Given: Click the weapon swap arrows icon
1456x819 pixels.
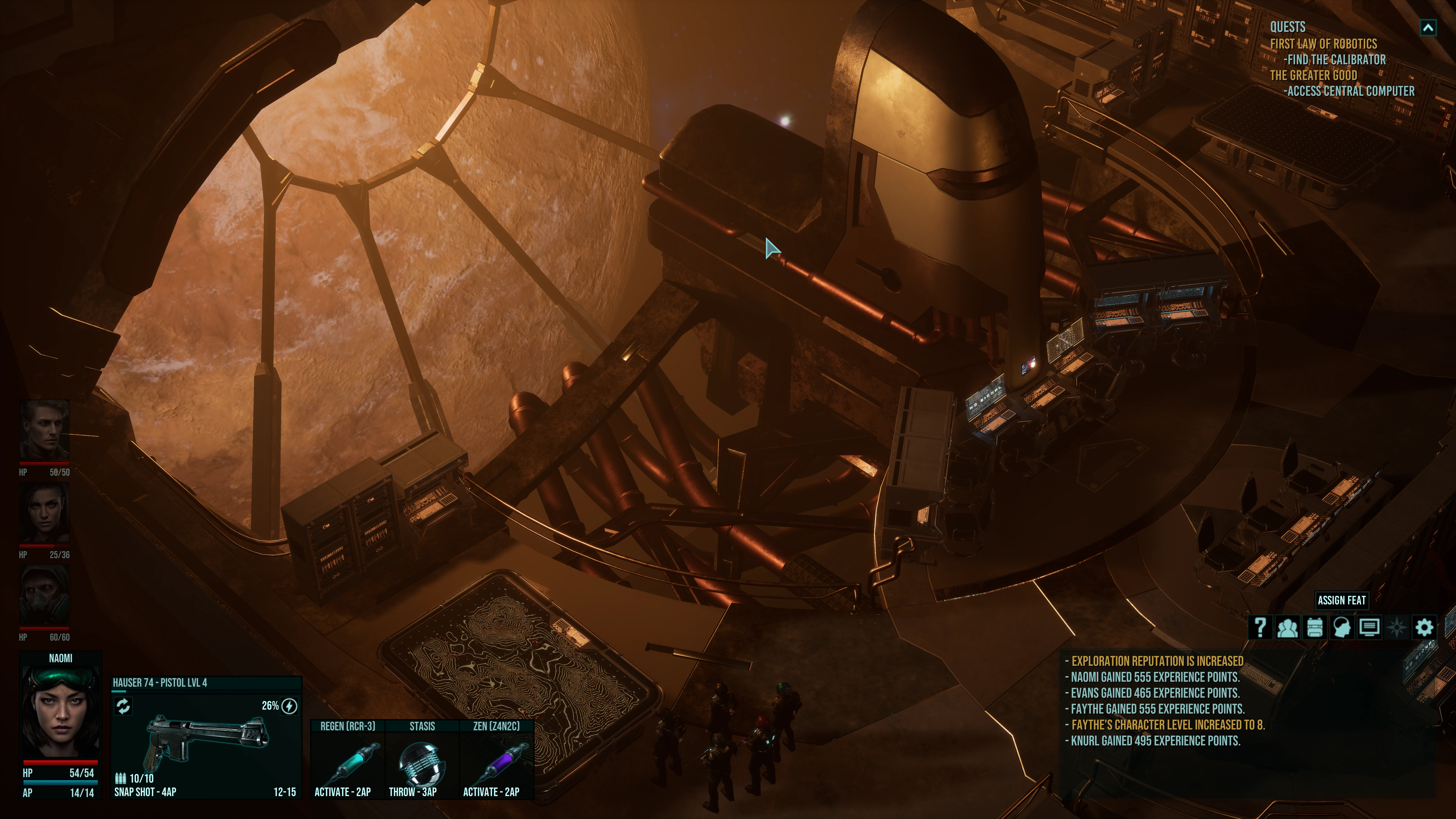Looking at the screenshot, I should coord(123,706).
